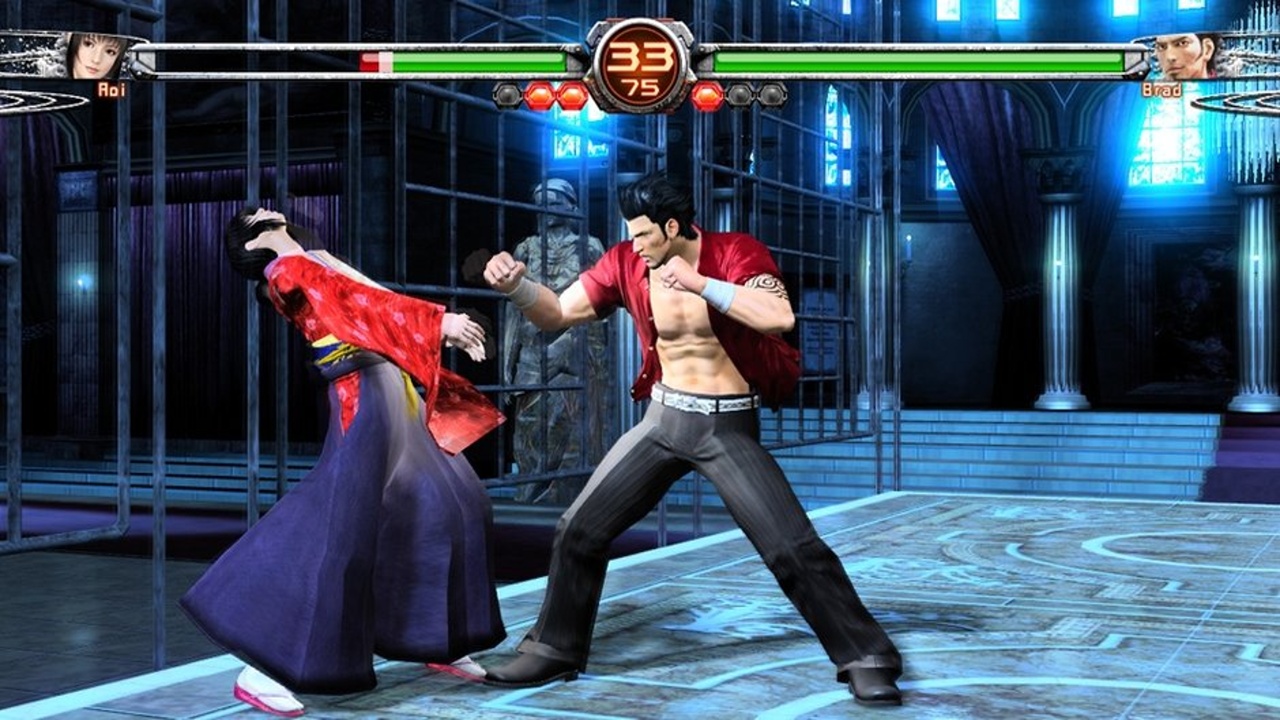Click the empty gray round slot beside Aoi's markers

pyautogui.click(x=506, y=94)
